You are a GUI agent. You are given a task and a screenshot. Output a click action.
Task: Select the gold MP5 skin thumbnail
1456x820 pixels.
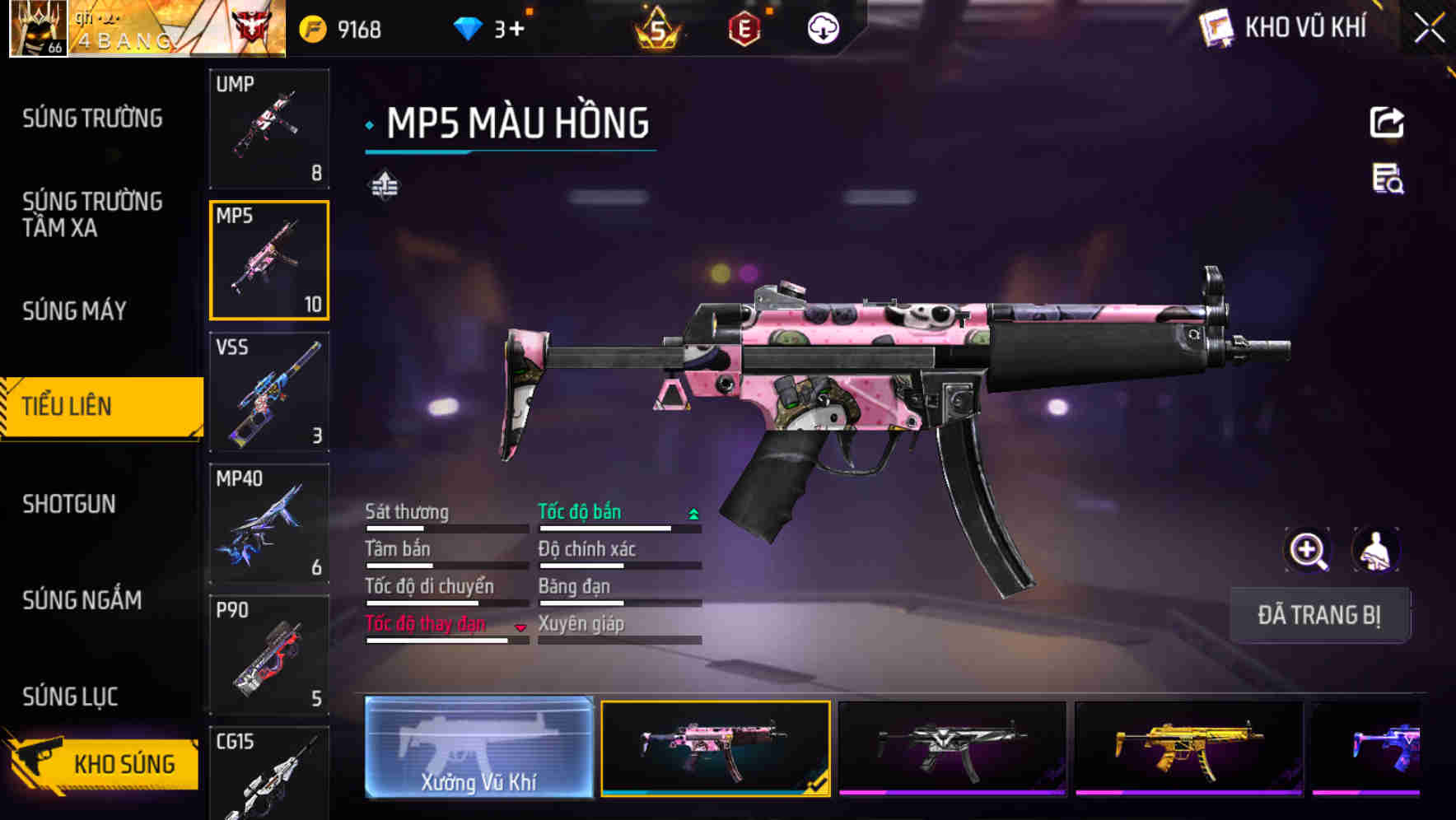click(x=1188, y=748)
